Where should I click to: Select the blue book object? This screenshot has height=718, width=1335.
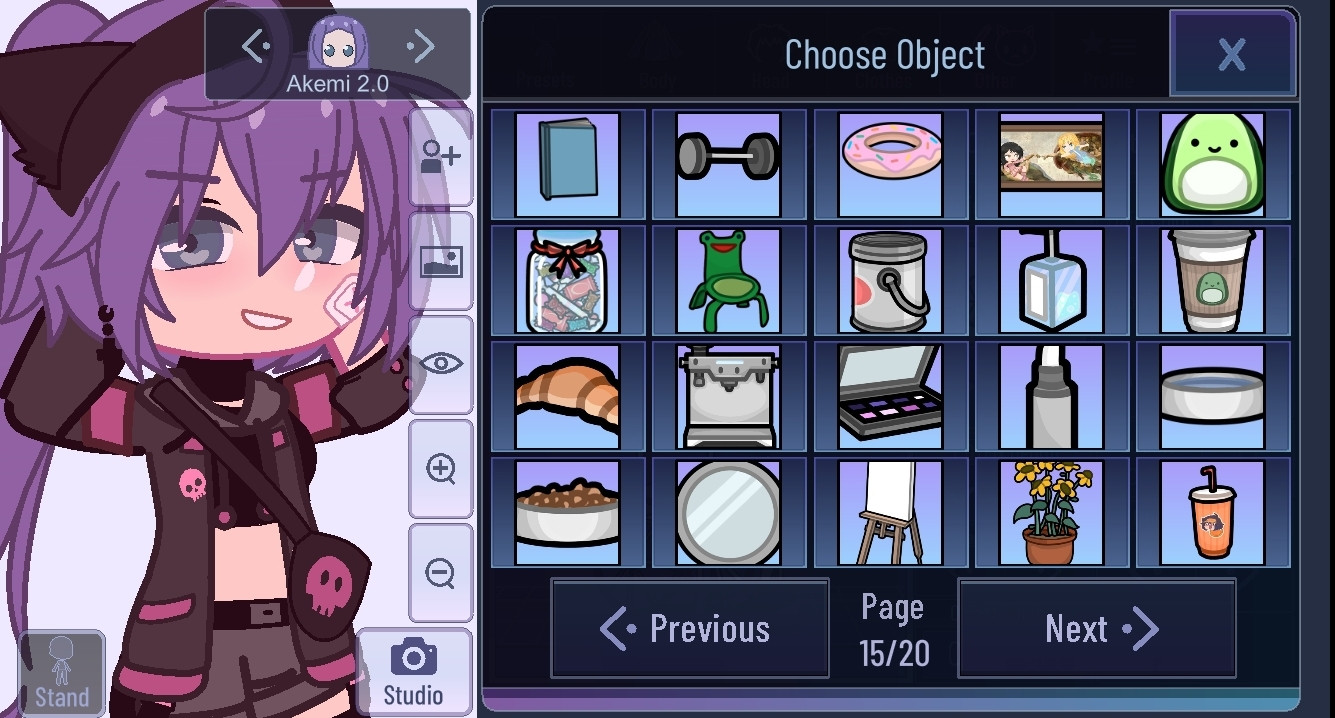click(x=567, y=165)
